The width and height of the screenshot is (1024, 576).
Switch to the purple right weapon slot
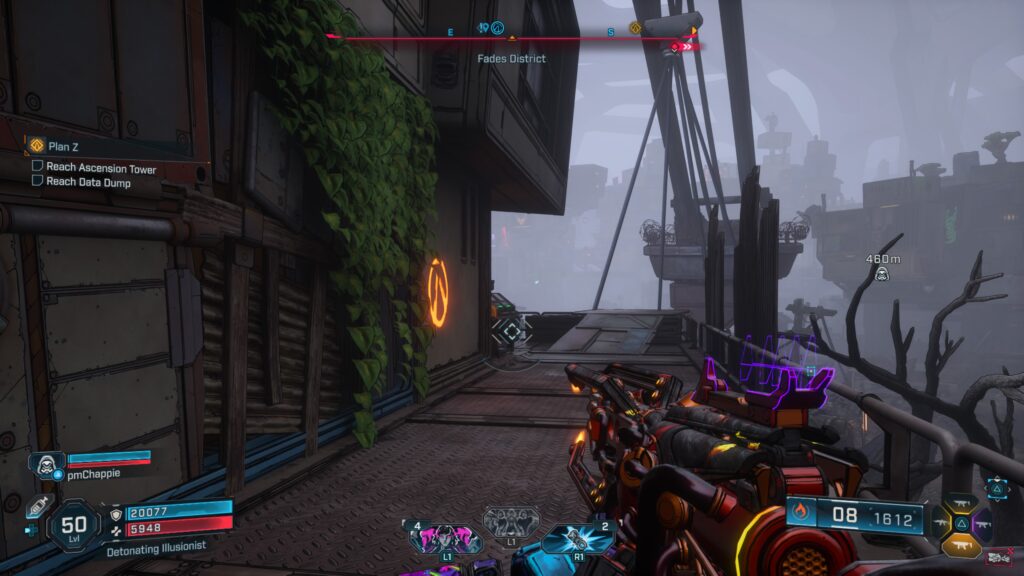point(984,523)
